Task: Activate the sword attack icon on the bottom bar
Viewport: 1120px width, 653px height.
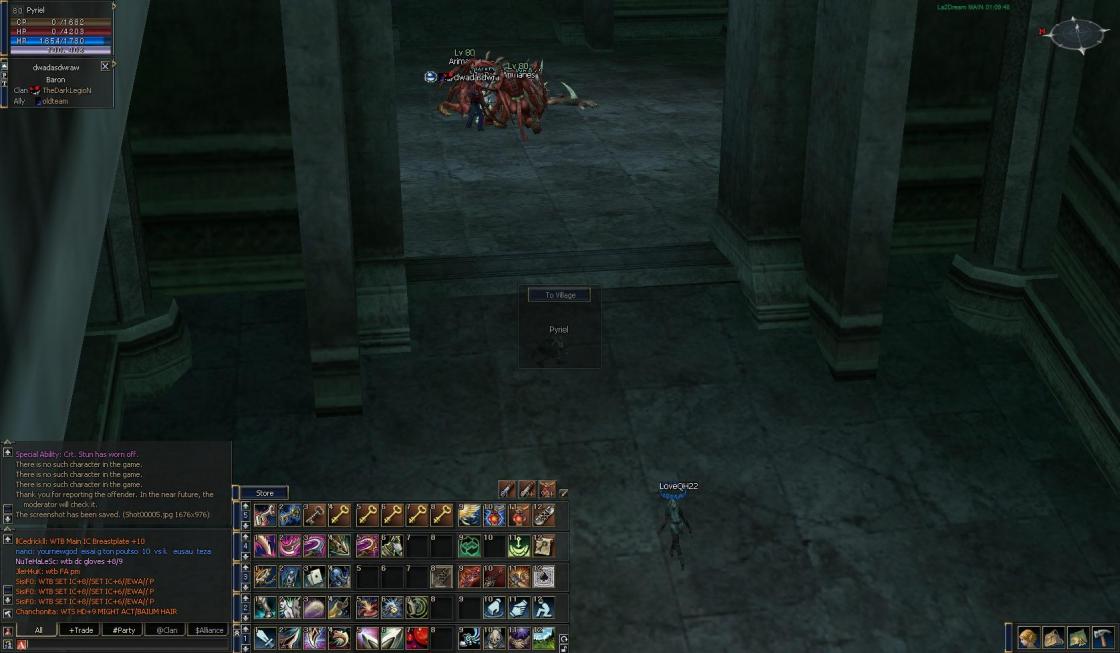Action: (265, 637)
